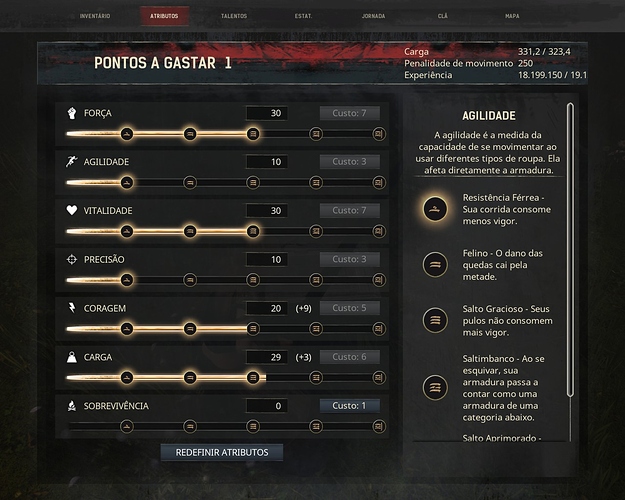The width and height of the screenshot is (625, 500).
Task: Click the Carga cost button
Action: [x=349, y=357]
